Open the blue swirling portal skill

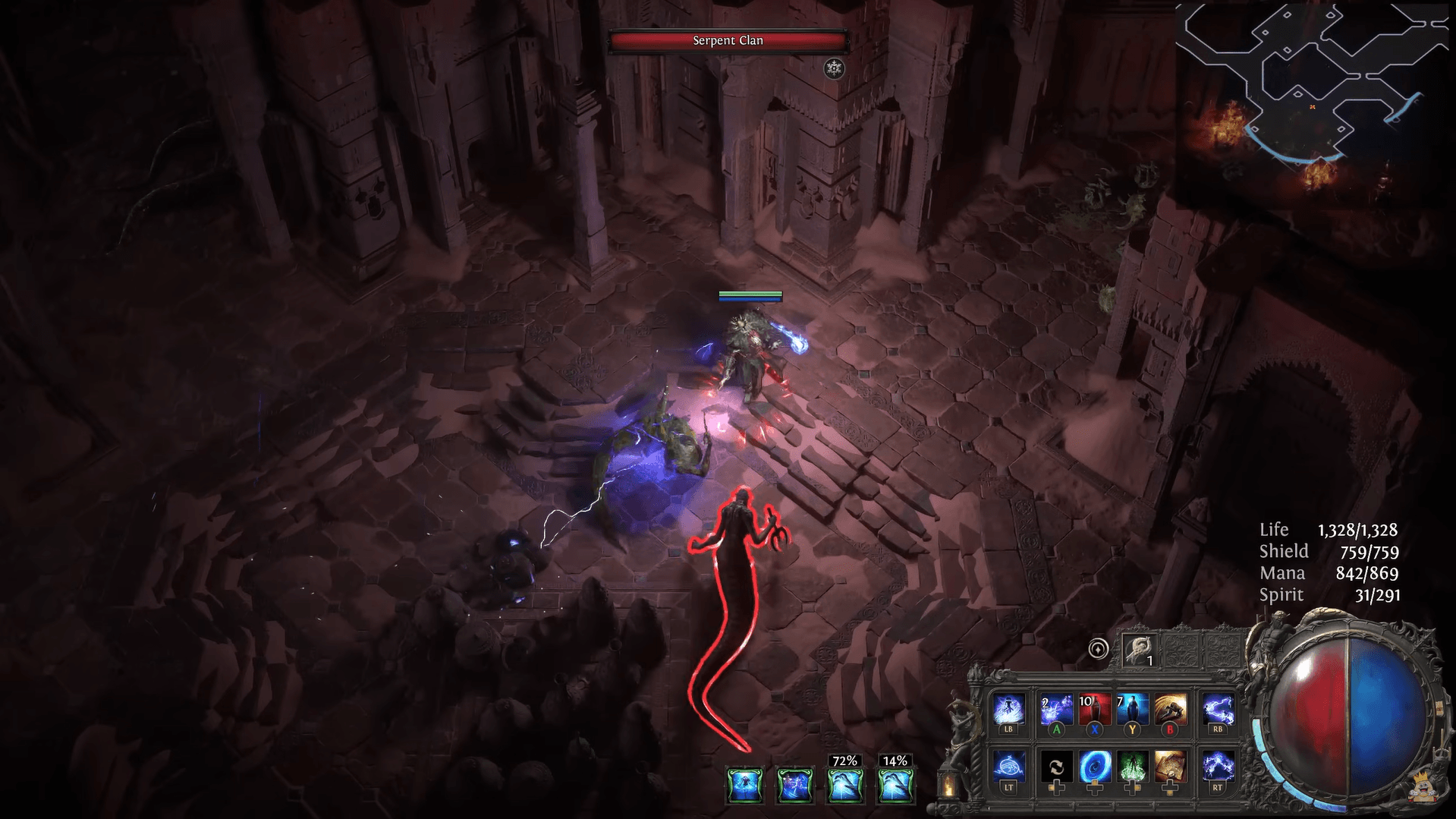coord(1093,767)
